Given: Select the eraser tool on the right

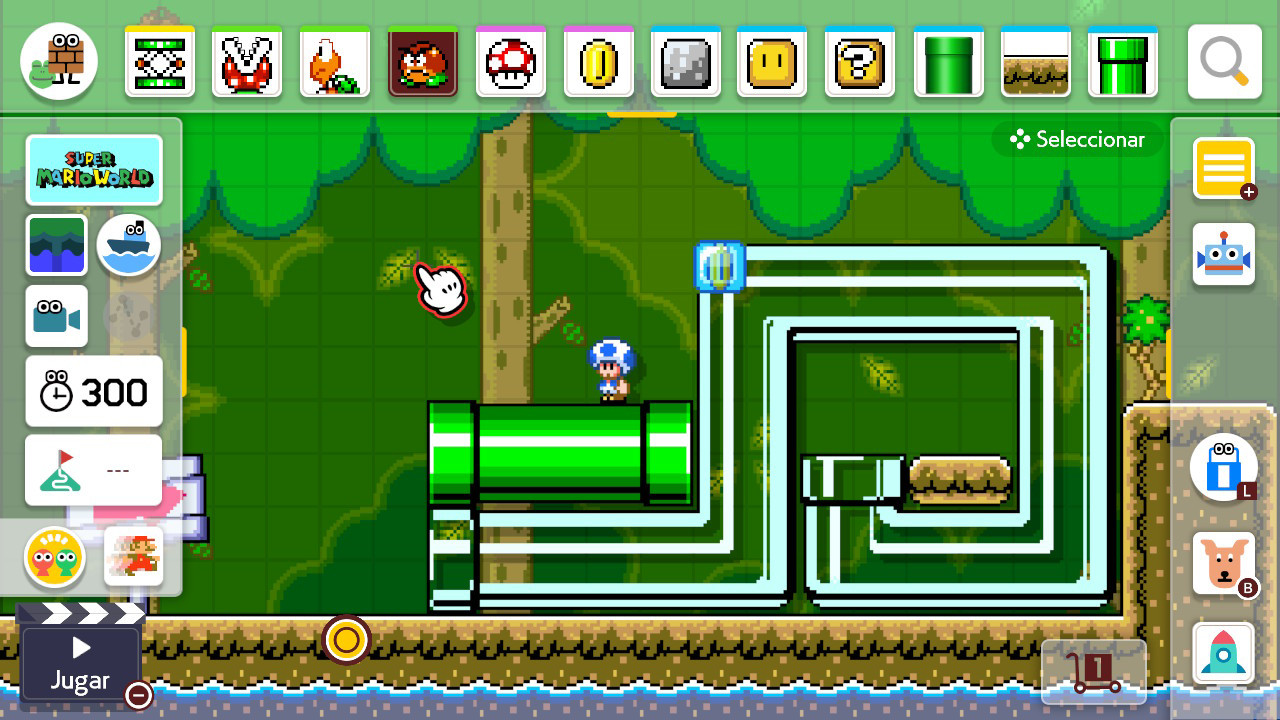Looking at the screenshot, I should coord(1223,467).
